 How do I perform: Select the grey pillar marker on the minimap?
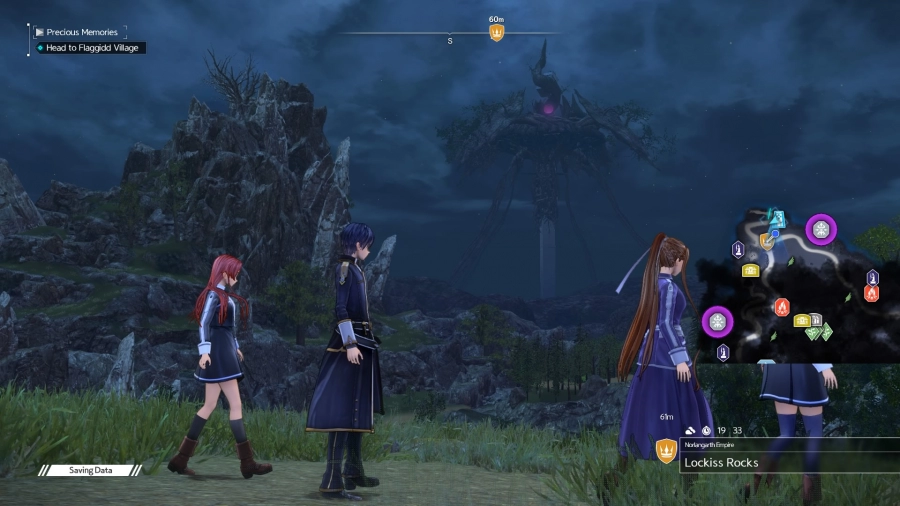click(x=816, y=319)
